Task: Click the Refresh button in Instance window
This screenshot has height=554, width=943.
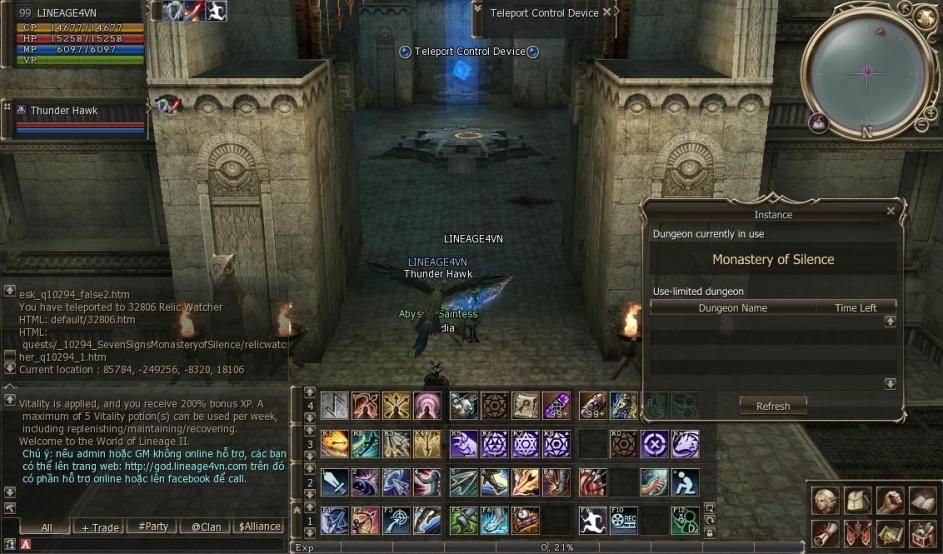Action: (773, 406)
